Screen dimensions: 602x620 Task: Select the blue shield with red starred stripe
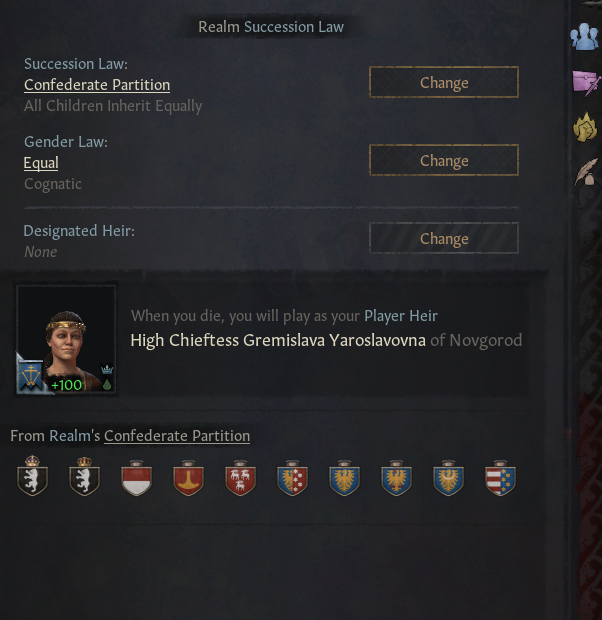tap(292, 478)
